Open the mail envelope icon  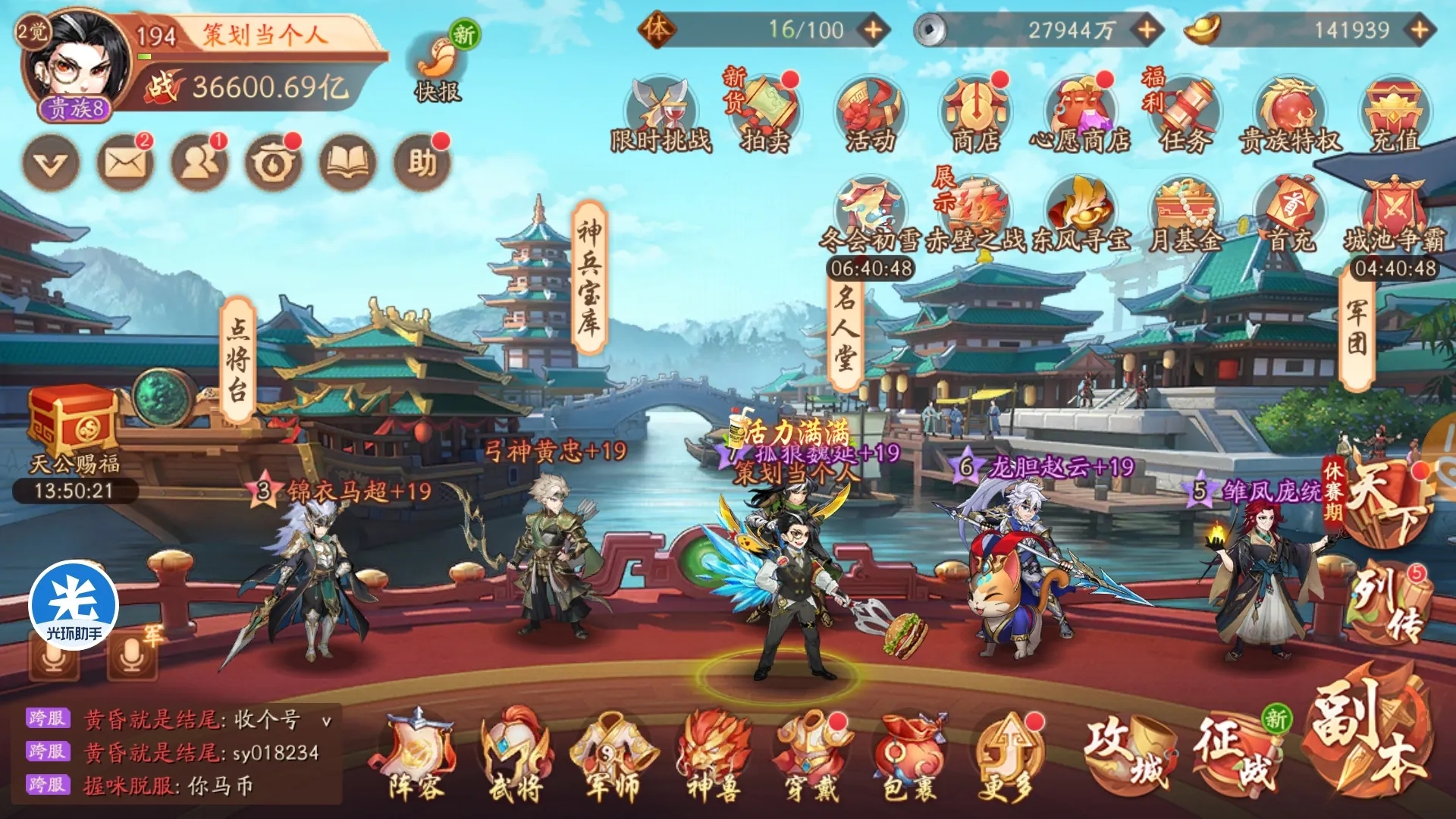click(x=125, y=162)
